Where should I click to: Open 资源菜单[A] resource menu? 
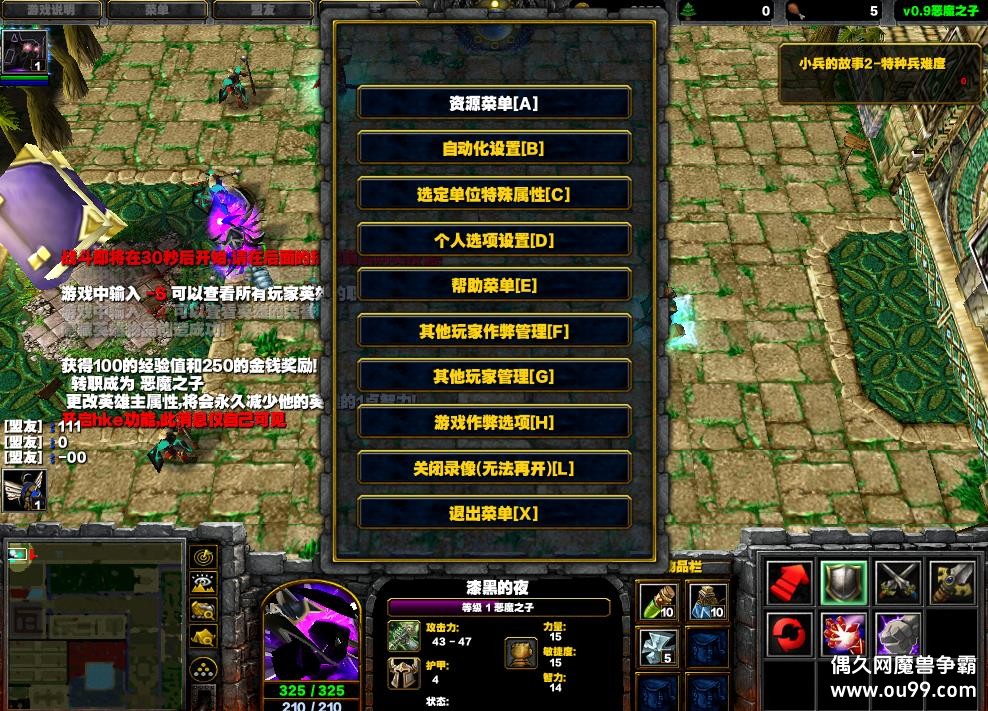494,103
